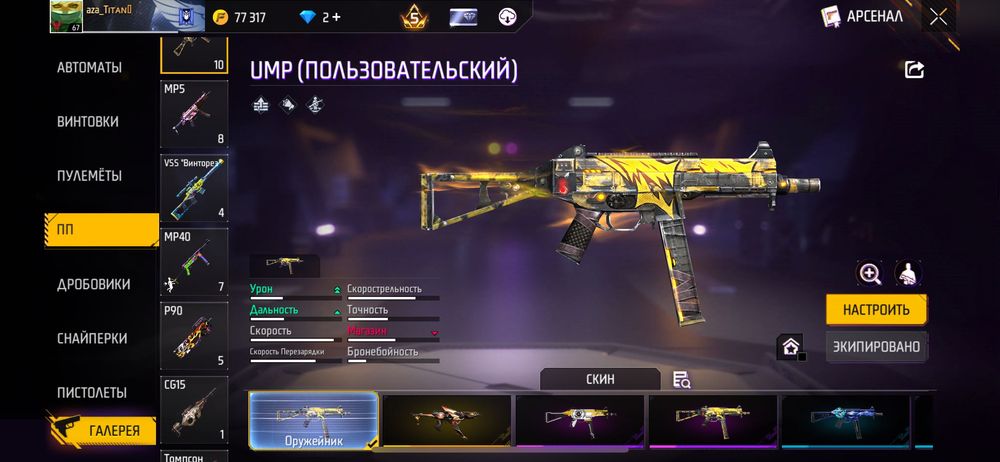Image resolution: width=1000 pixels, height=462 pixels.
Task: Open the skin list search icon
Action: [682, 379]
